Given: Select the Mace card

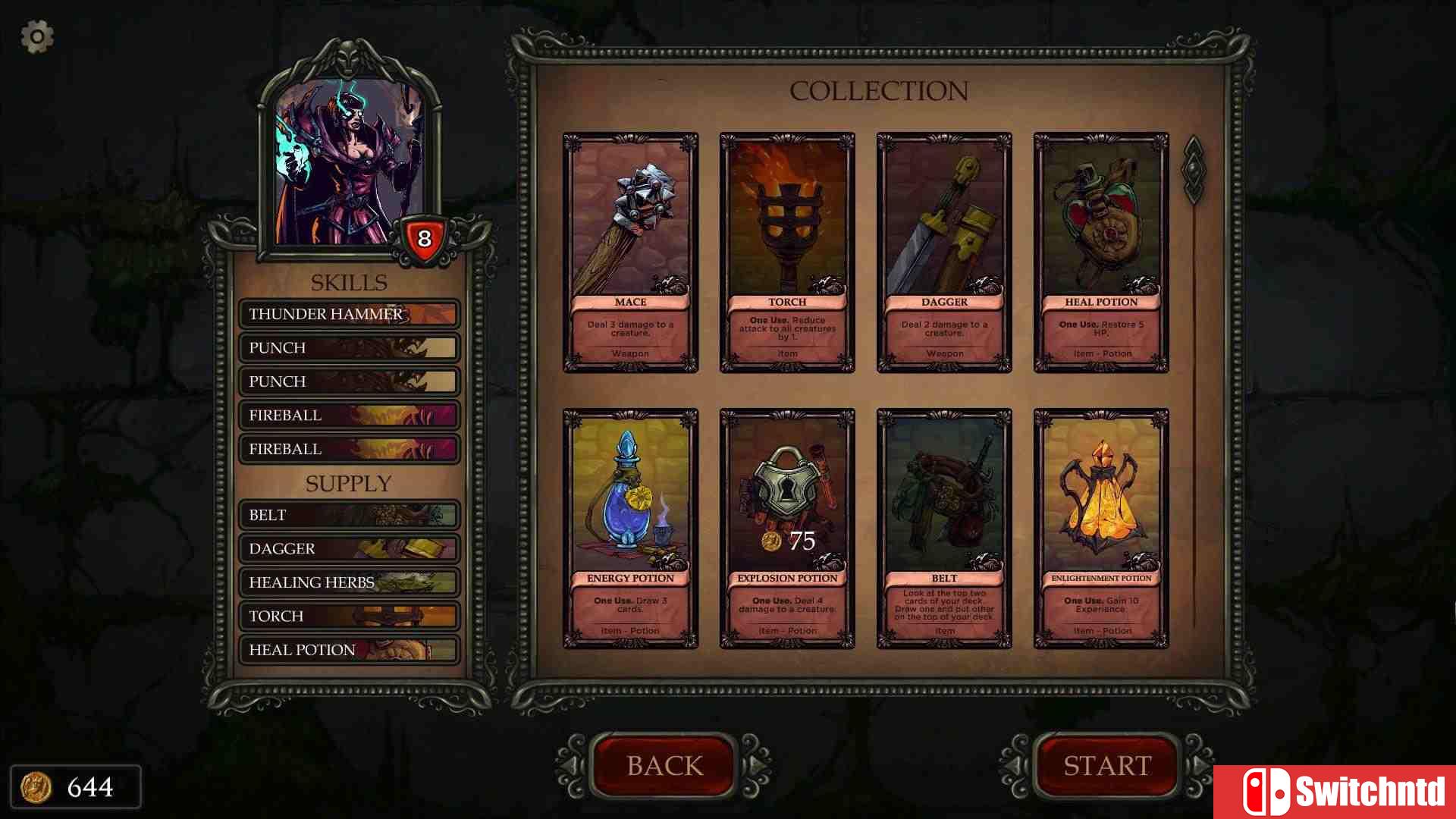Looking at the screenshot, I should [630, 253].
